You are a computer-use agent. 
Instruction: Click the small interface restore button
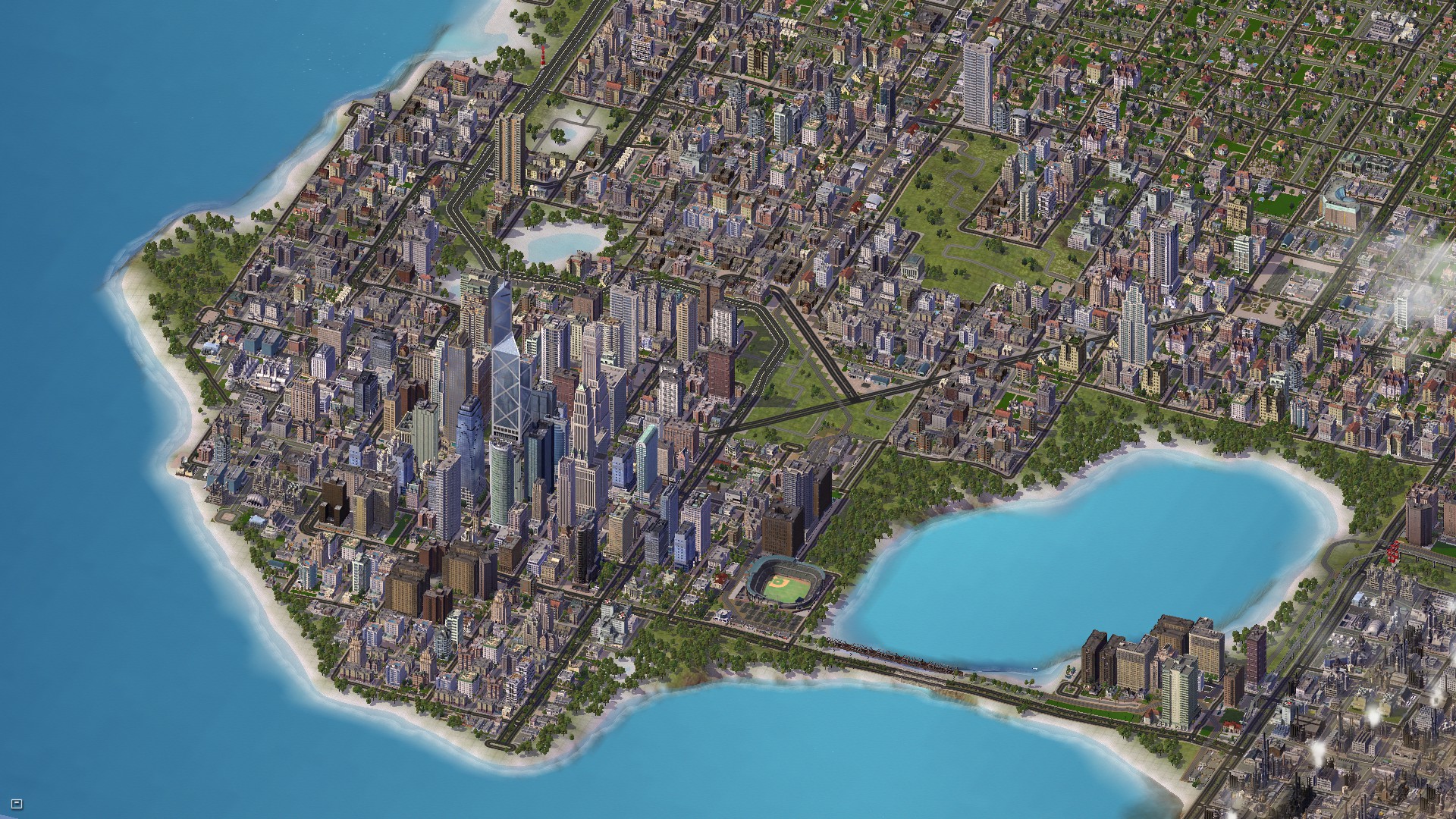coord(18,803)
